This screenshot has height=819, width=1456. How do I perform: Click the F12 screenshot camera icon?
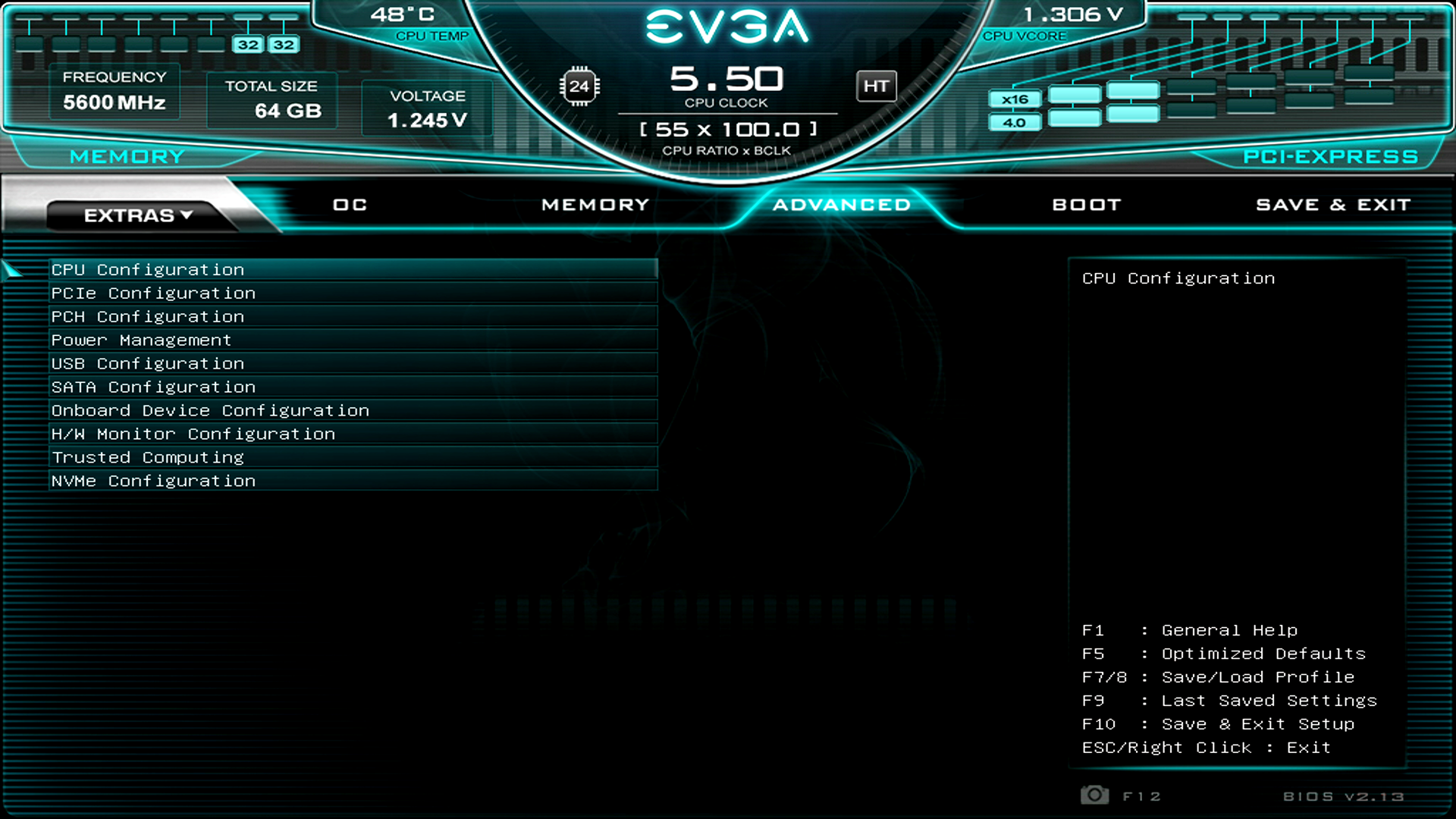coord(1094,795)
